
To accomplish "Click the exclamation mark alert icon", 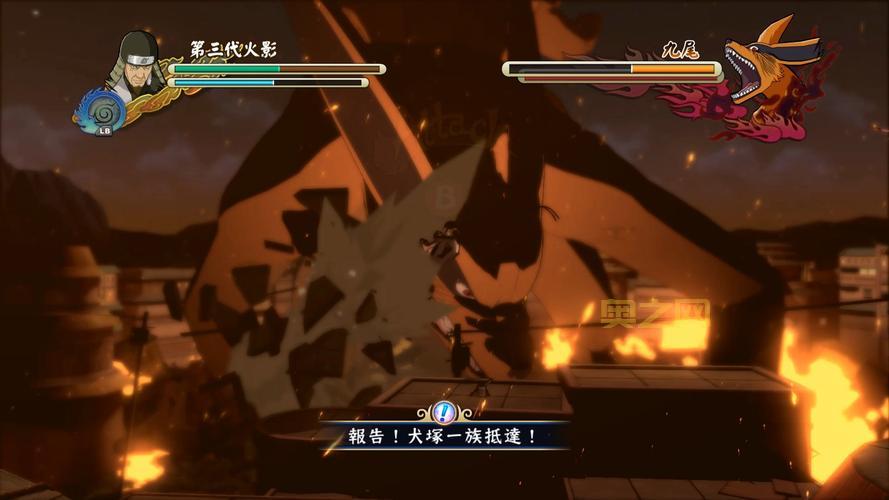I will pyautogui.click(x=445, y=412).
